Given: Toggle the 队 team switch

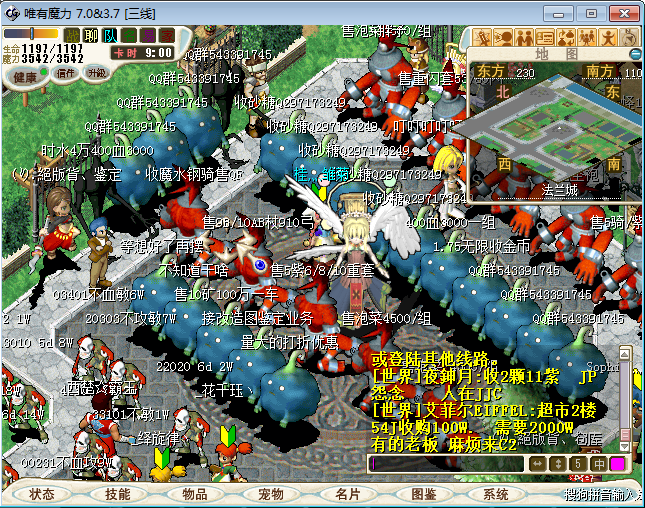Looking at the screenshot, I should [110, 35].
